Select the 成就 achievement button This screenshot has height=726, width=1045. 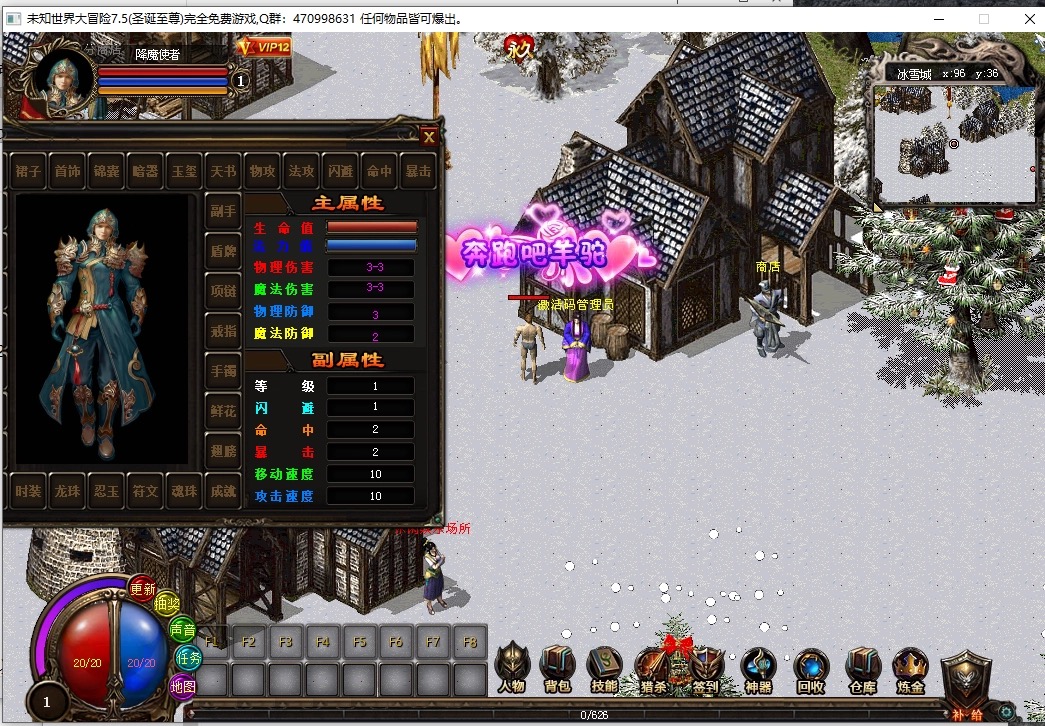point(223,491)
